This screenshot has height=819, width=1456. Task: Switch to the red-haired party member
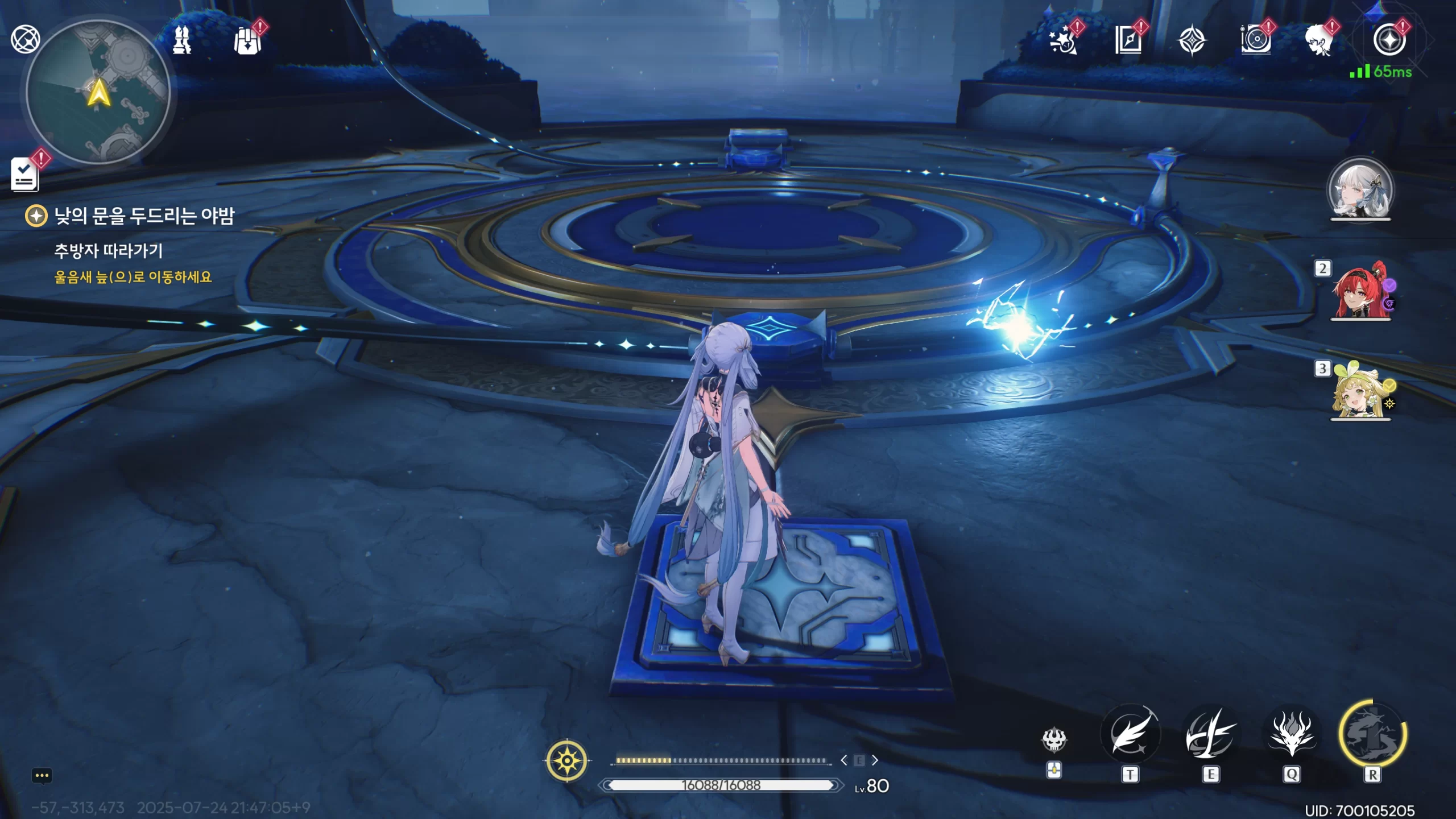1360,291
